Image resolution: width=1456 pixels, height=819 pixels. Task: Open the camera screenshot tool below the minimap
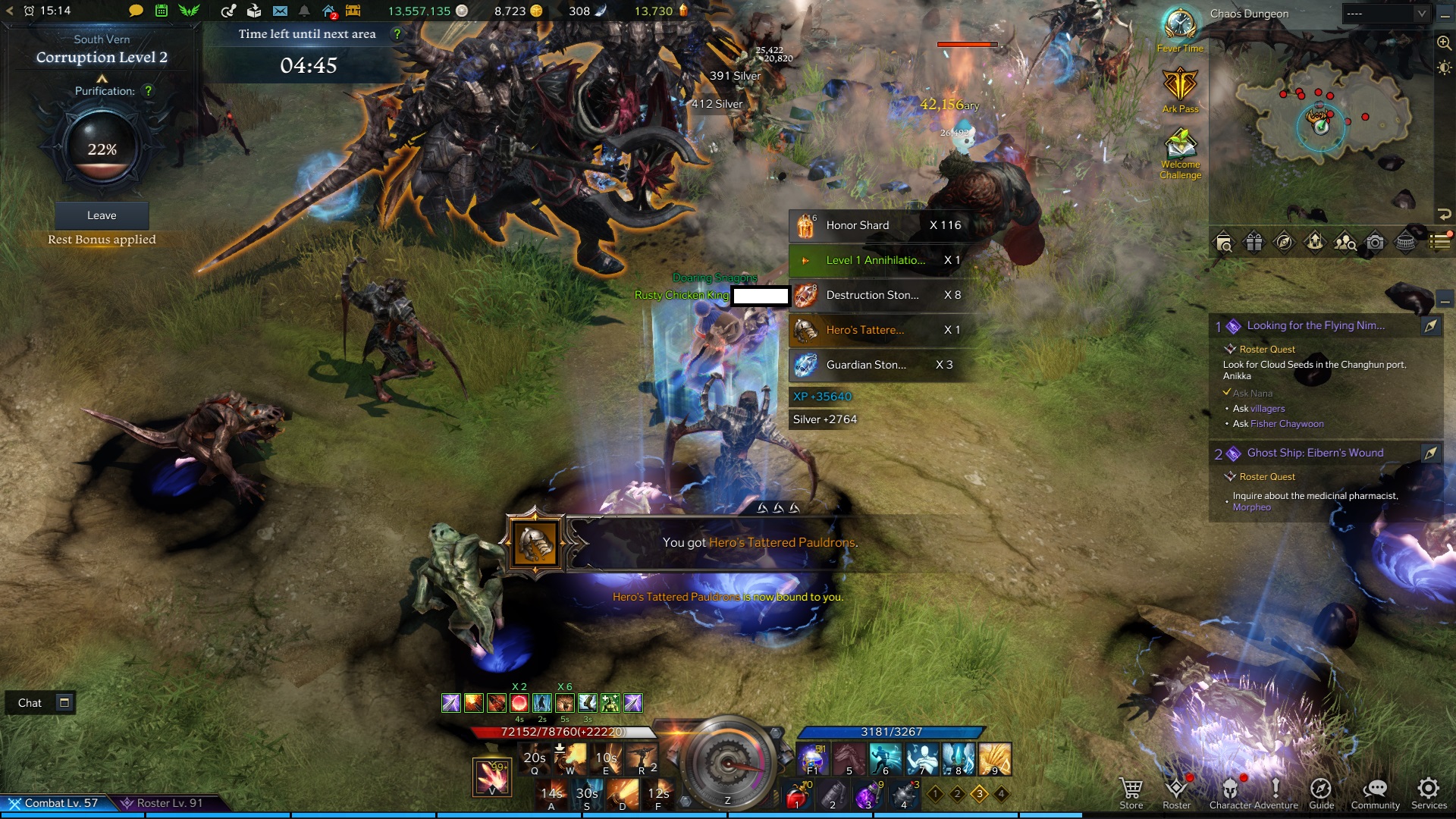coord(1374,243)
